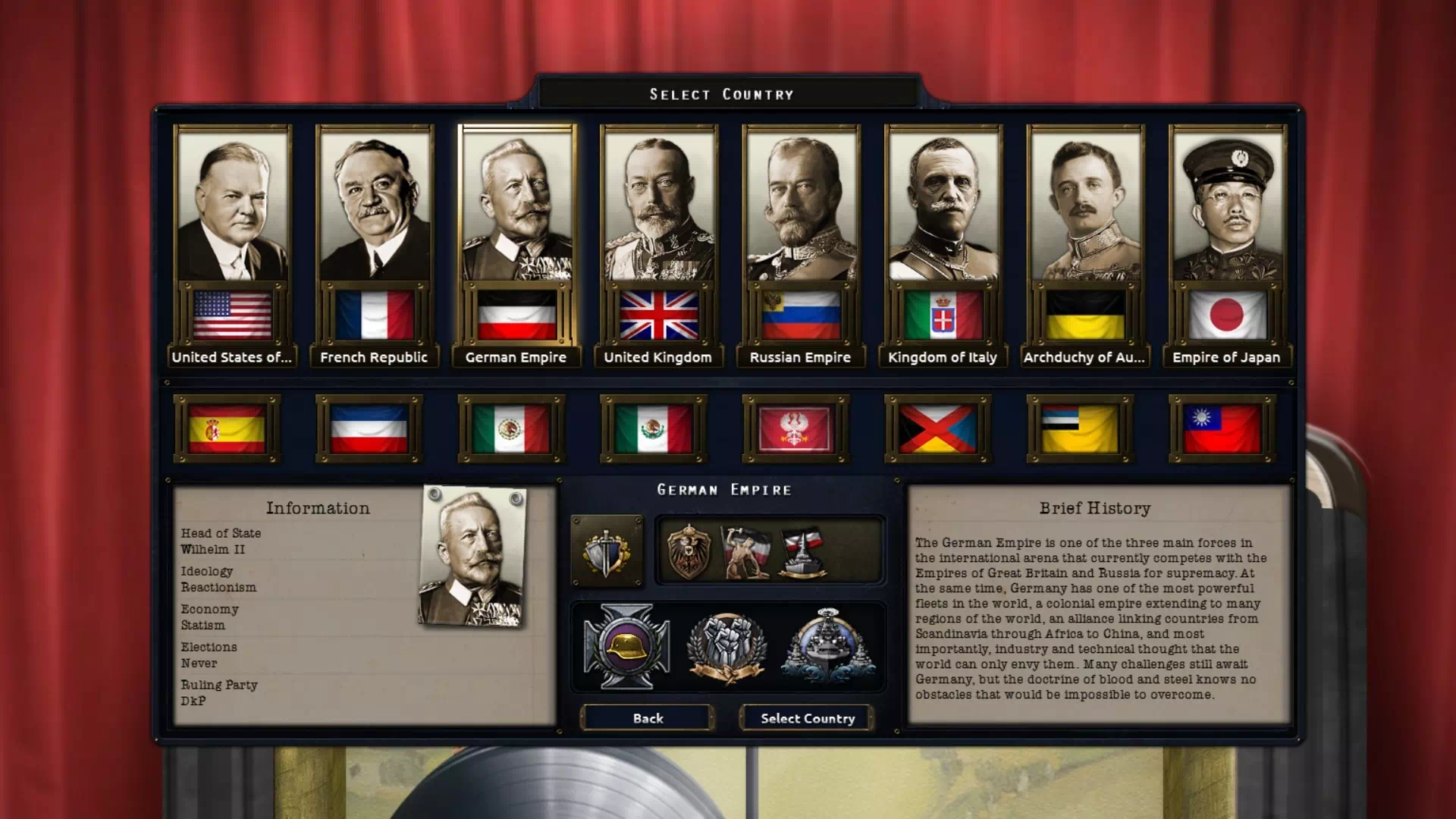
Task: Choose the United States portrait card
Action: [x=232, y=243]
